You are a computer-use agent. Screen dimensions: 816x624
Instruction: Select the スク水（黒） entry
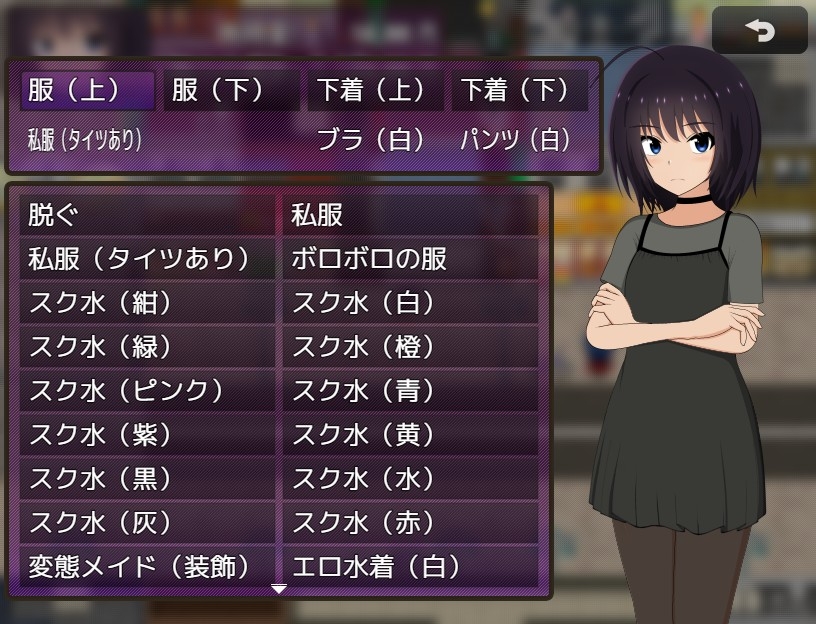pos(146,479)
